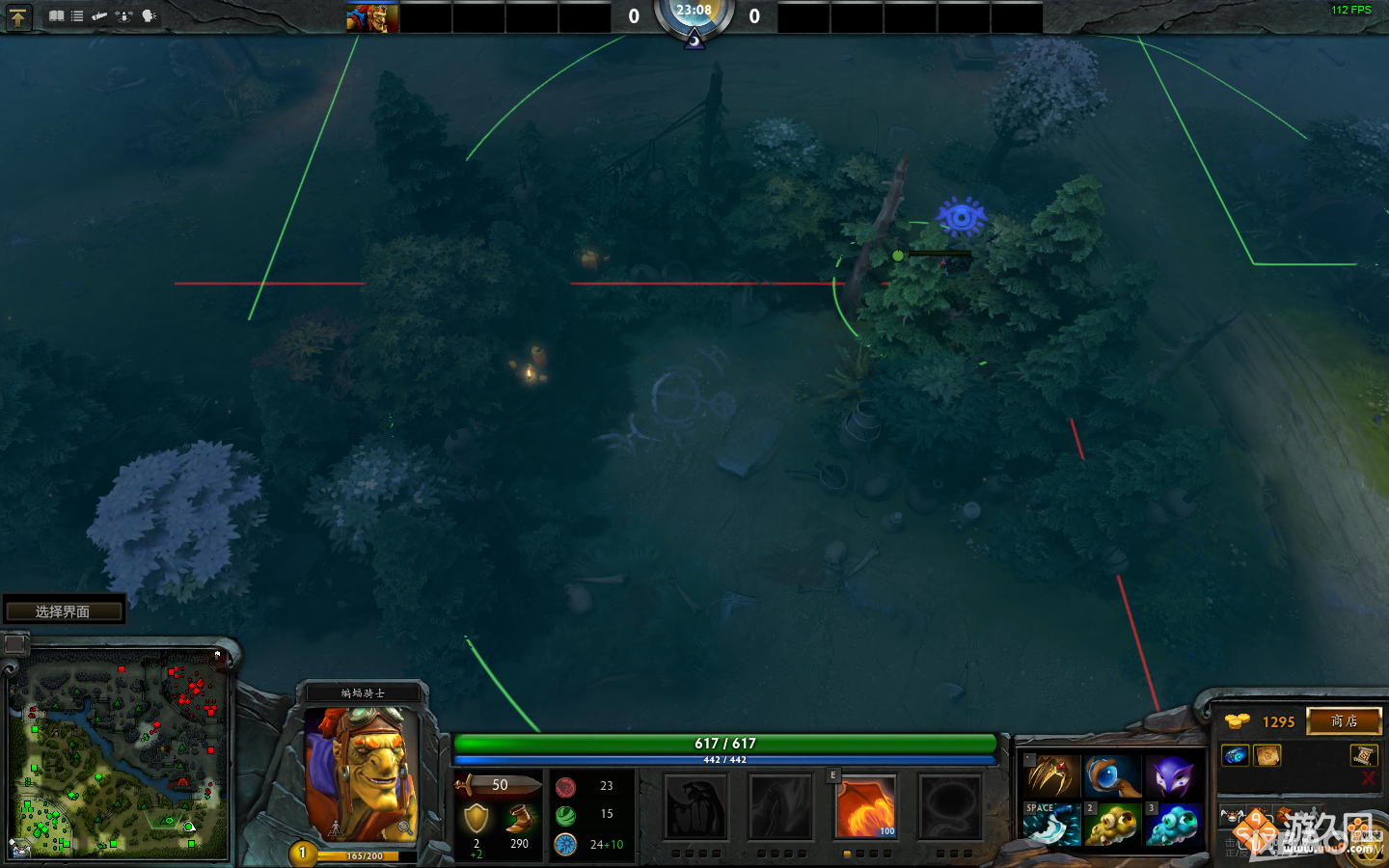Click the town portal scroll in the stash
Screen dimensions: 1389x868
pos(1362,756)
